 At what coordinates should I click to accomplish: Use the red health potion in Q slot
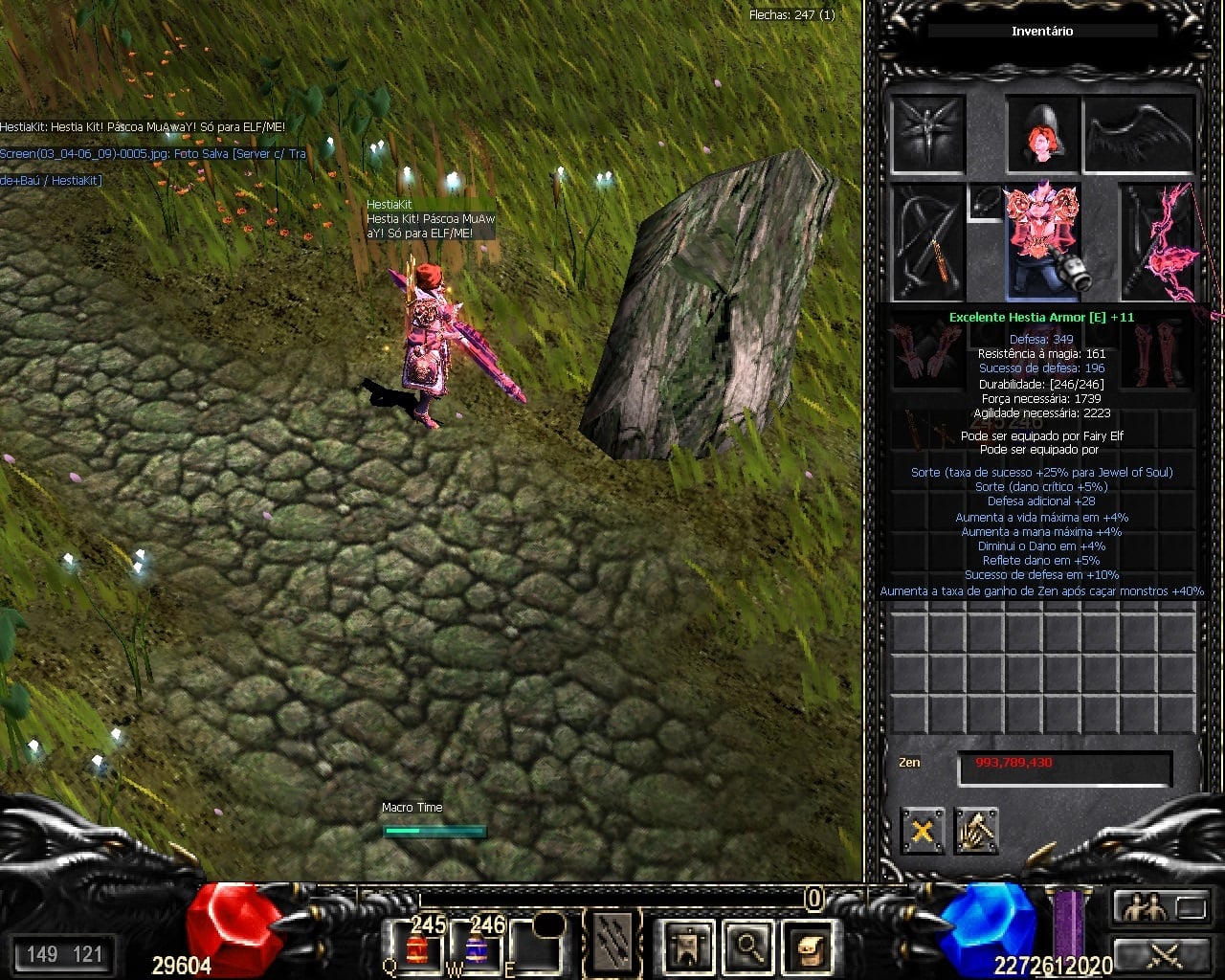coord(416,947)
